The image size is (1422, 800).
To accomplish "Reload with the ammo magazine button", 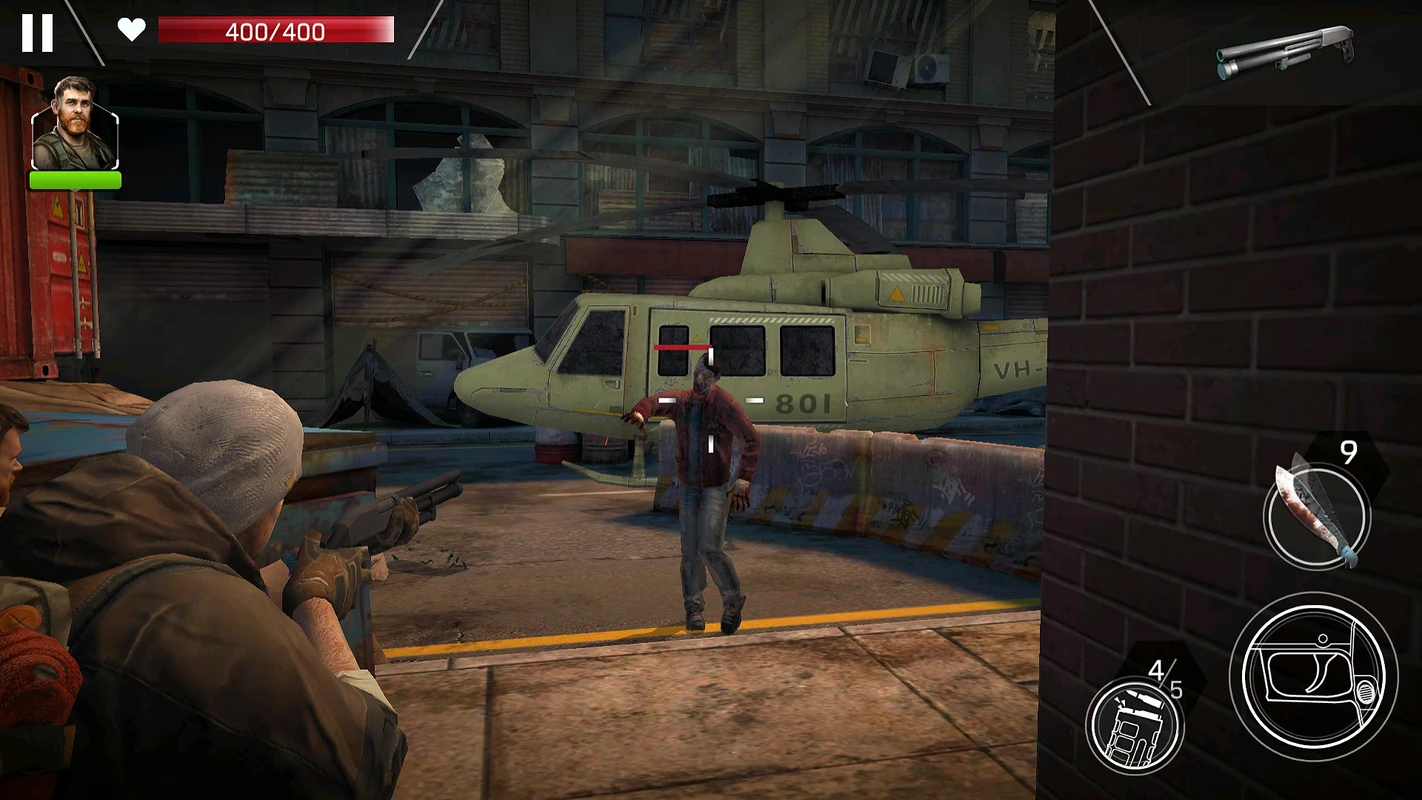I will coord(1135,724).
